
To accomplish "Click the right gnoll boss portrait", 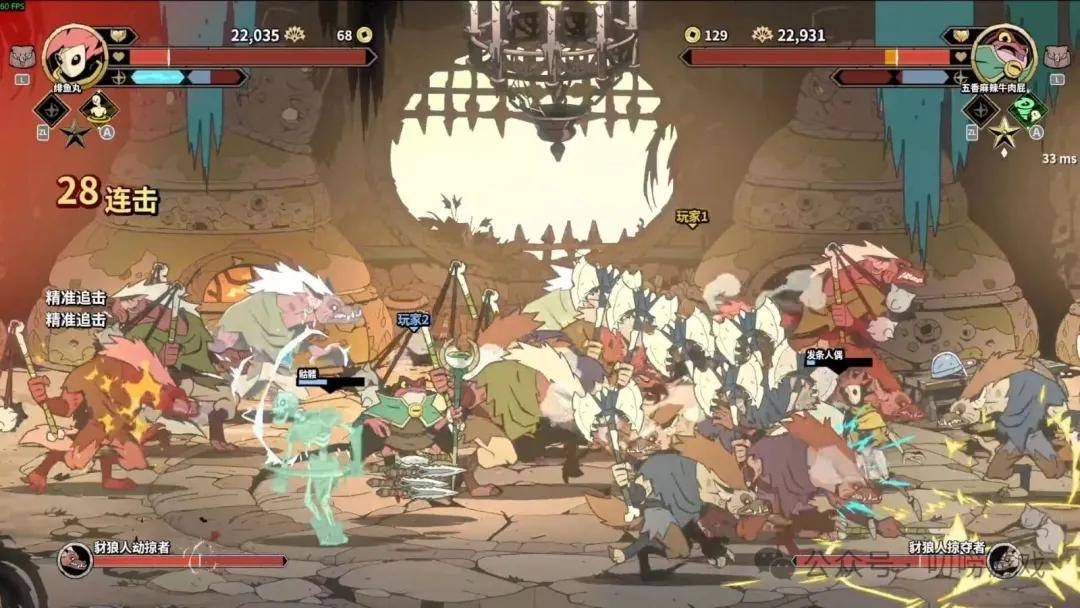I will click(1003, 561).
